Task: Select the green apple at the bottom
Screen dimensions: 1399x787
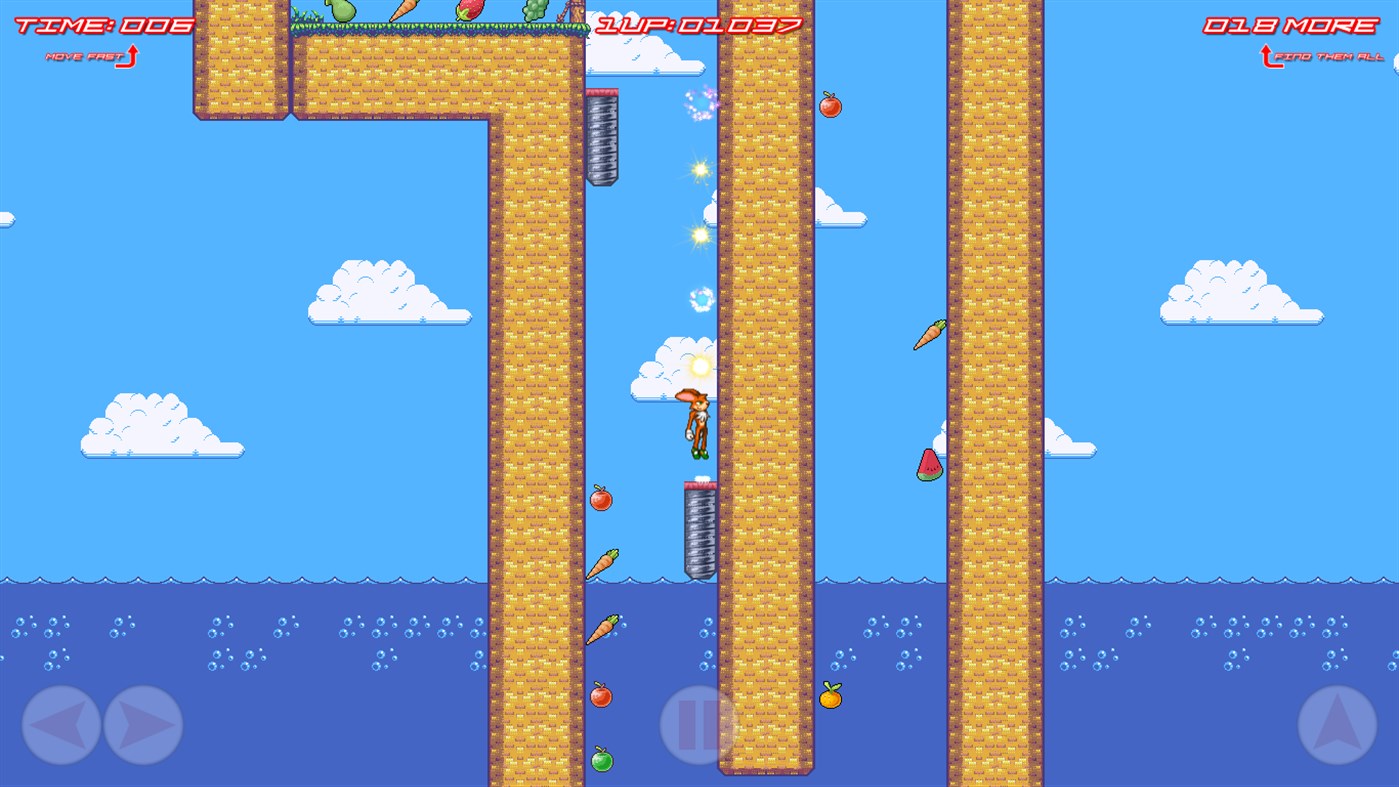Action: coord(600,759)
